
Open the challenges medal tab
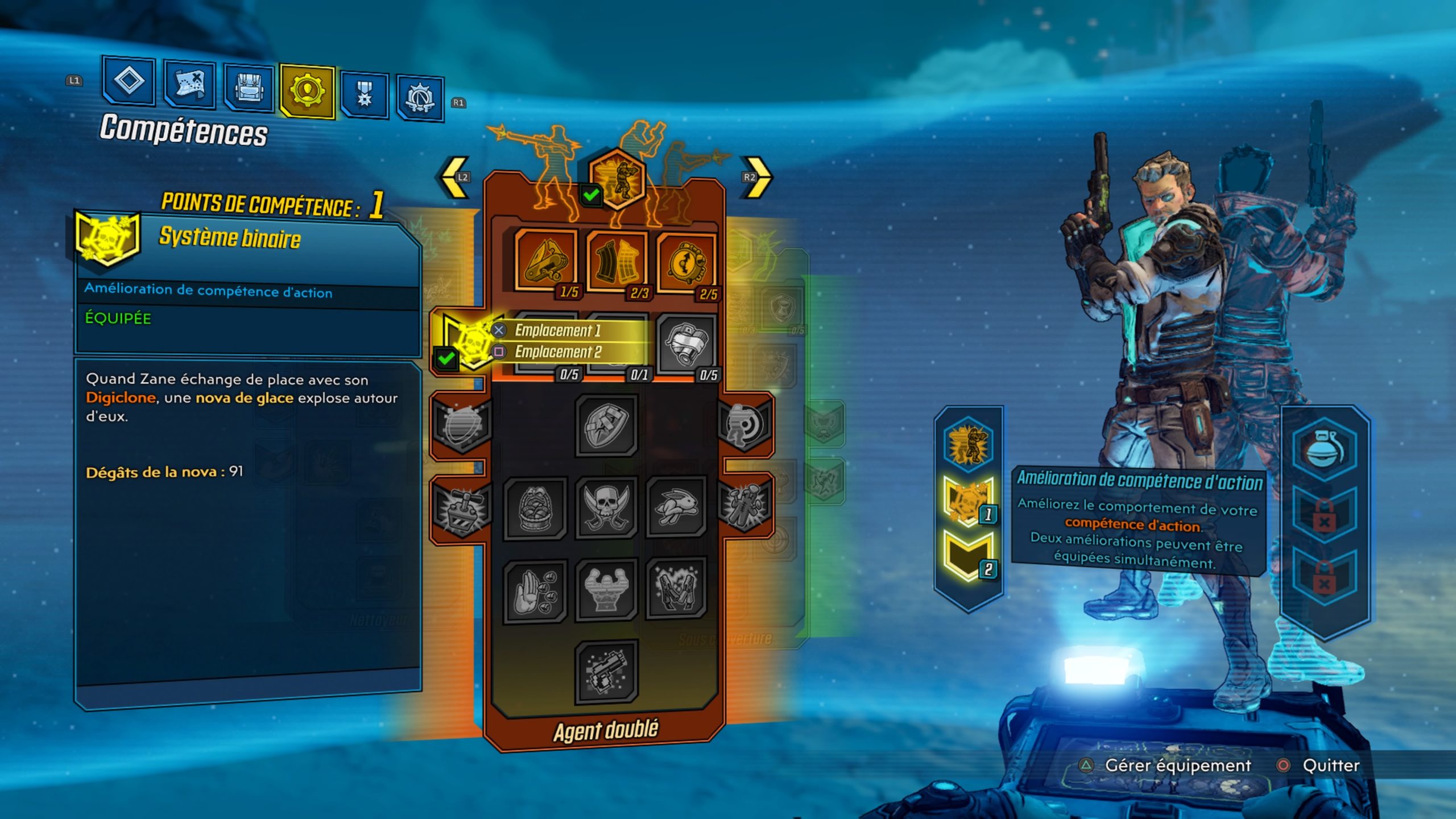click(365, 94)
